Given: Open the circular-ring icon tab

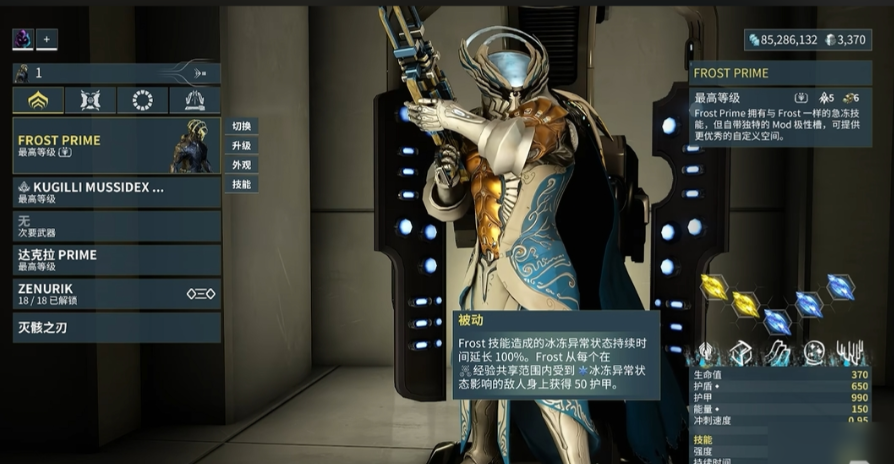Looking at the screenshot, I should point(142,100).
